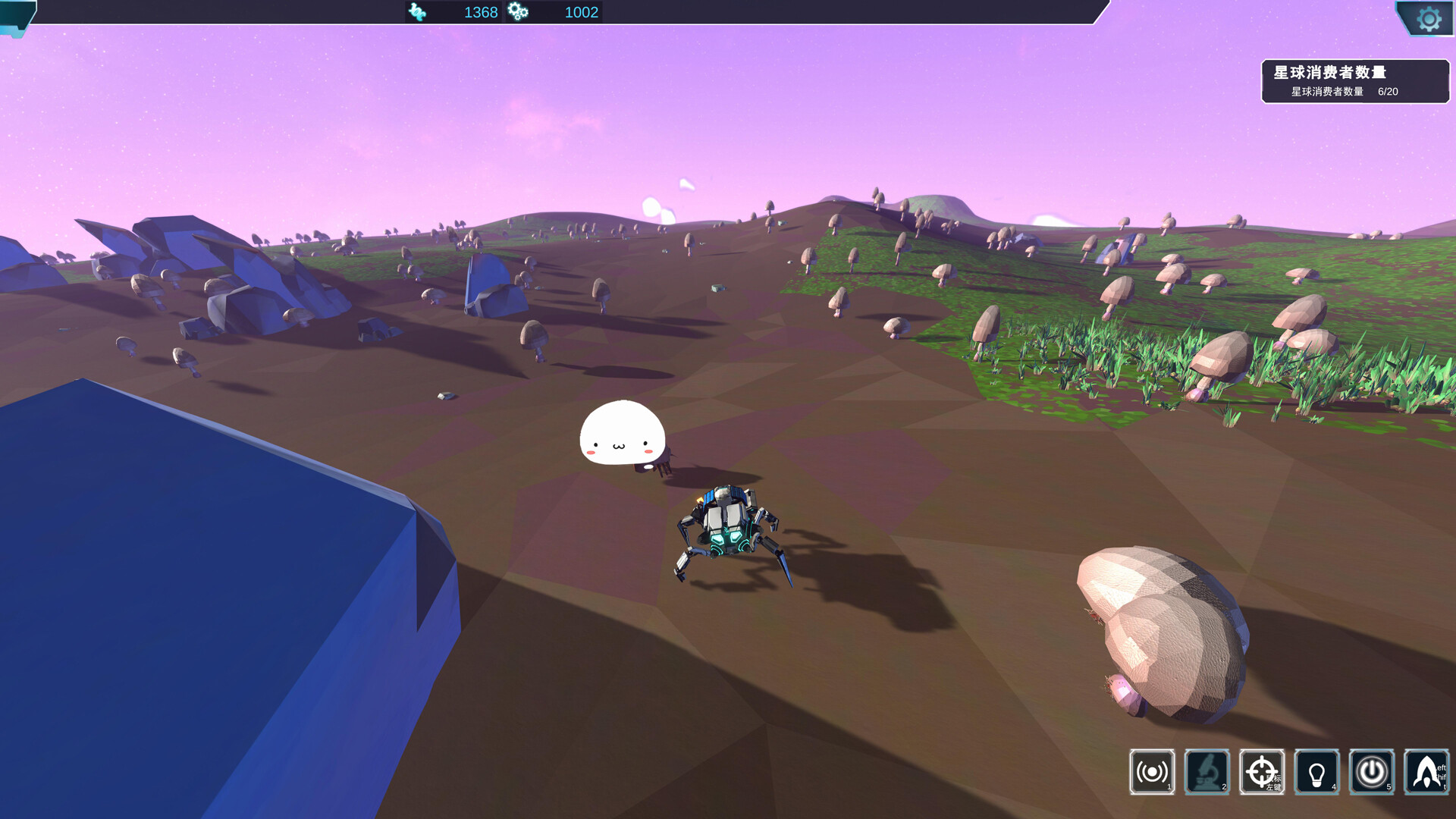1456x819 pixels.
Task: Choose the crosshair targeting ability
Action: 1262,772
